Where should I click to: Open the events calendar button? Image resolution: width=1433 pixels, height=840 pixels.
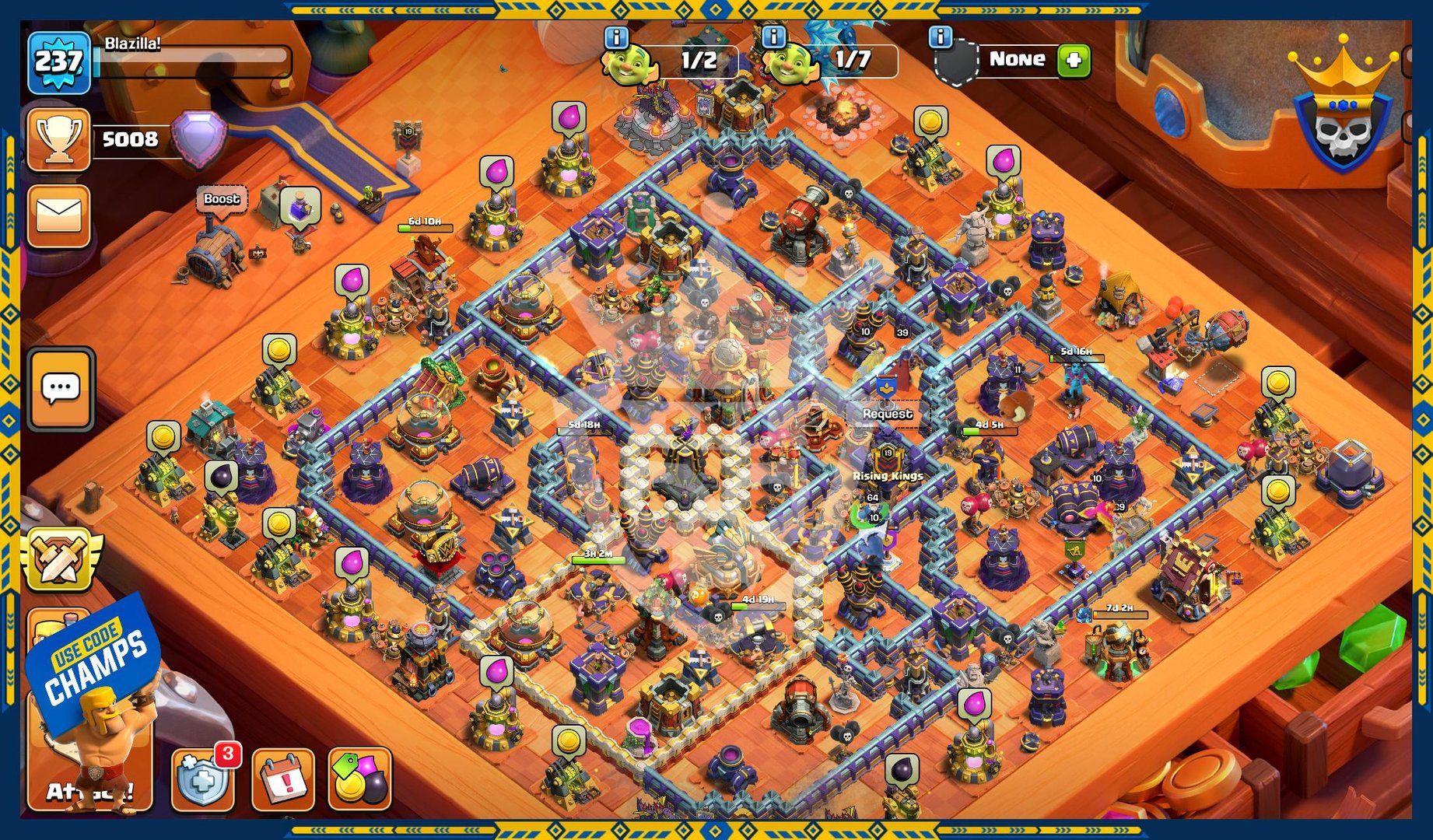pos(282,779)
